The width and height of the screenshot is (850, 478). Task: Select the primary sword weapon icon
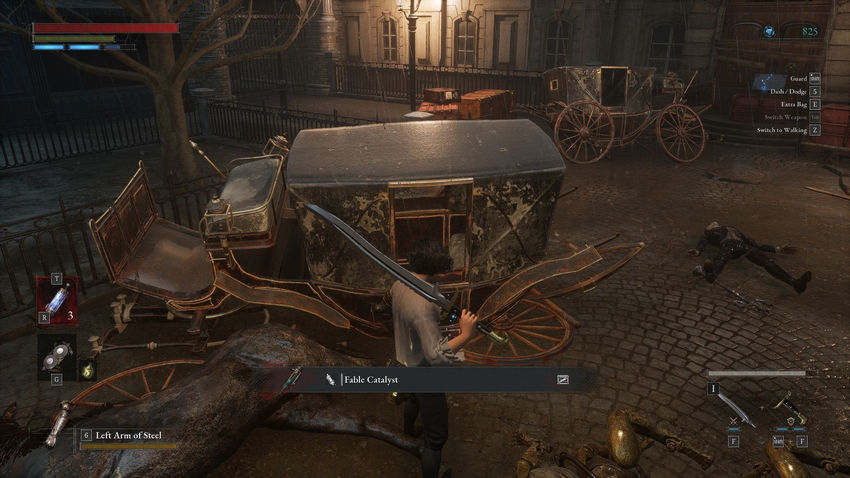[x=733, y=407]
